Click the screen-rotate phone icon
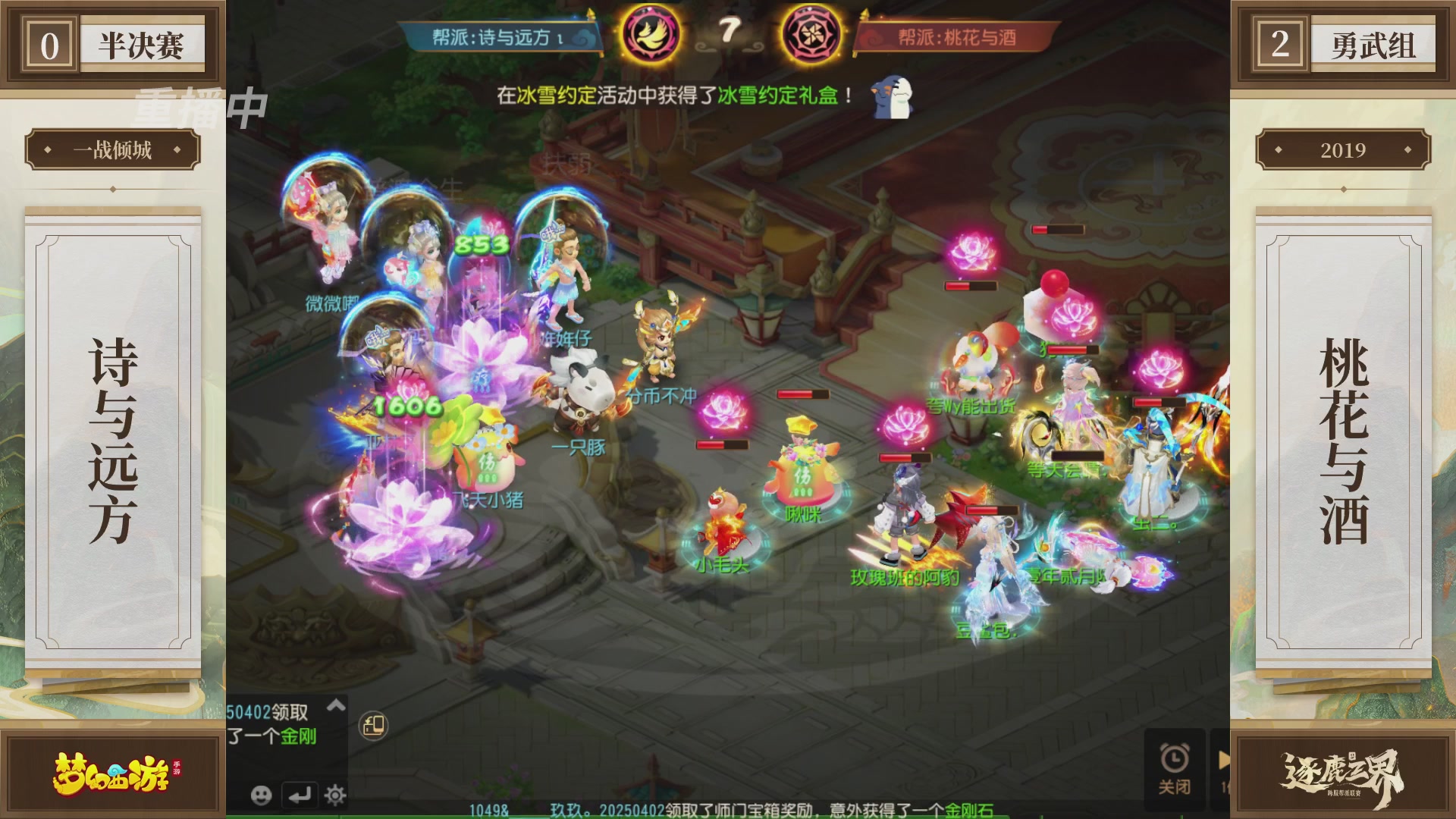 (x=371, y=725)
